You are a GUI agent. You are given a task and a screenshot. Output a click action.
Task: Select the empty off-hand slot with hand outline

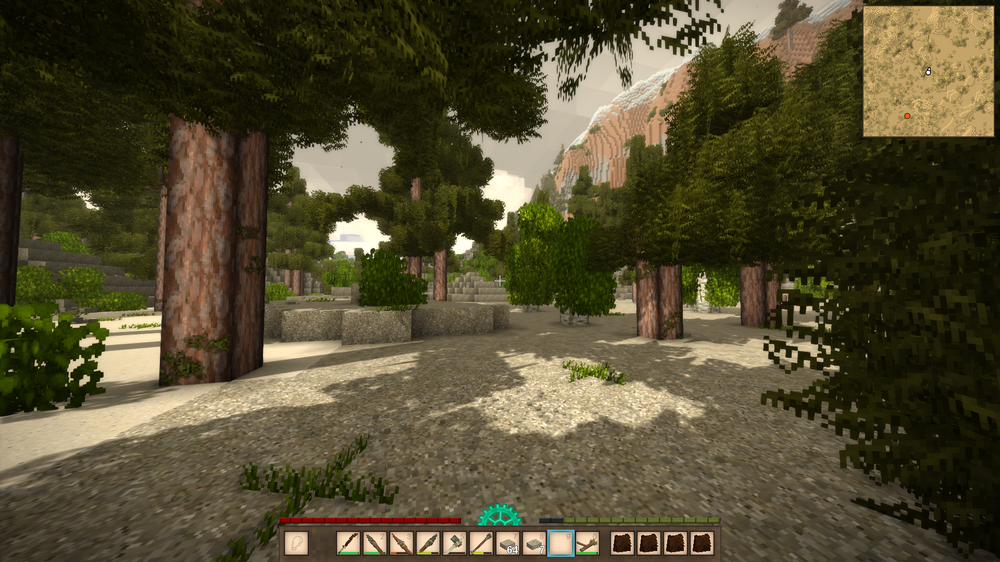(x=296, y=543)
